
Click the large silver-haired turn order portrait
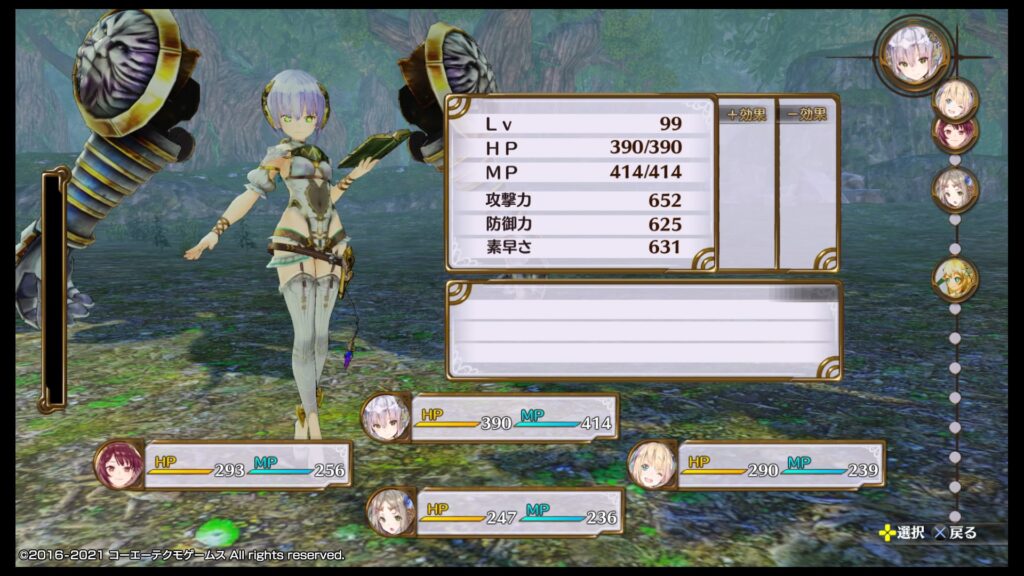coord(912,56)
